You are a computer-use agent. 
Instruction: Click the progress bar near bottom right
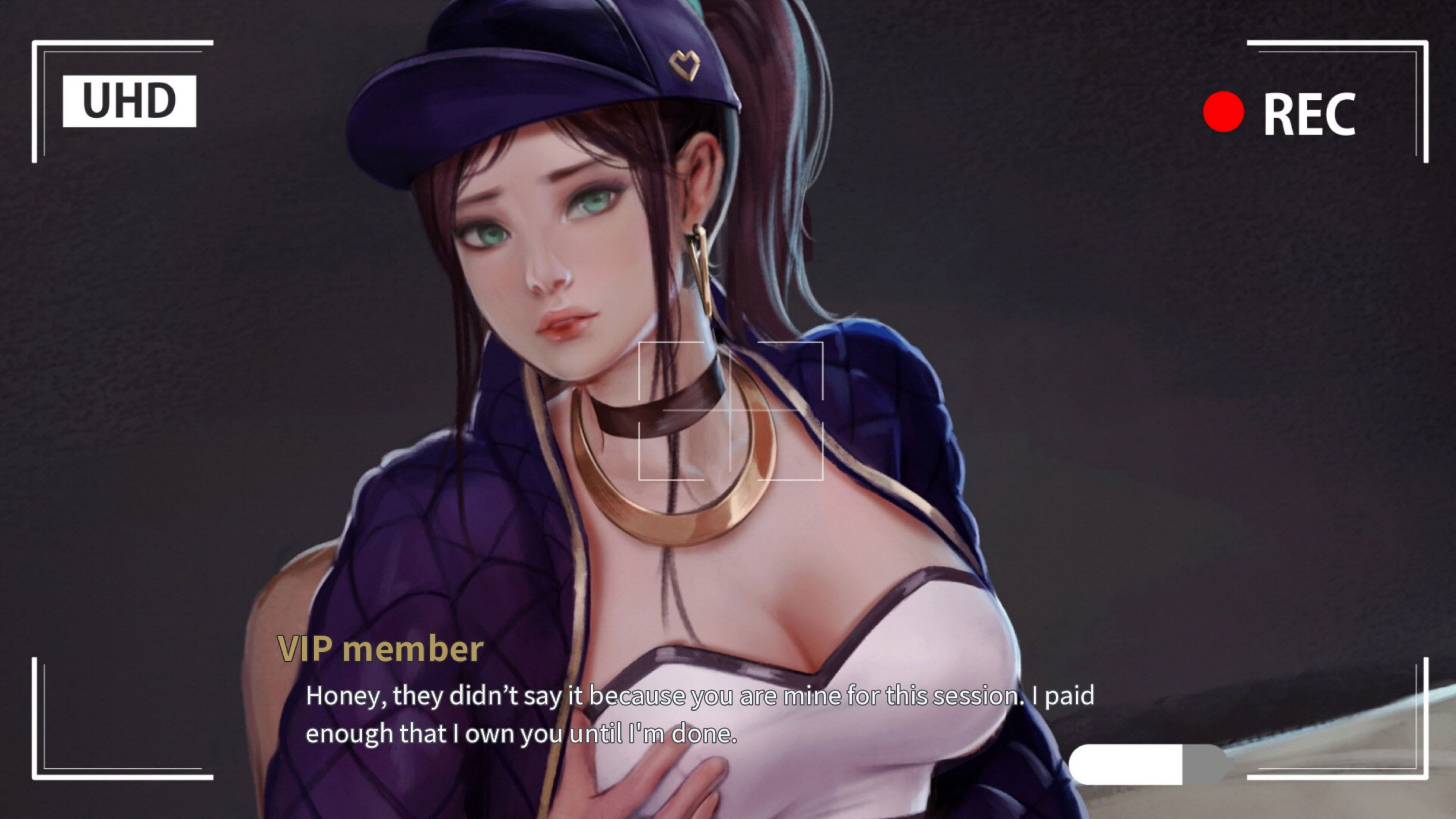click(x=1148, y=766)
